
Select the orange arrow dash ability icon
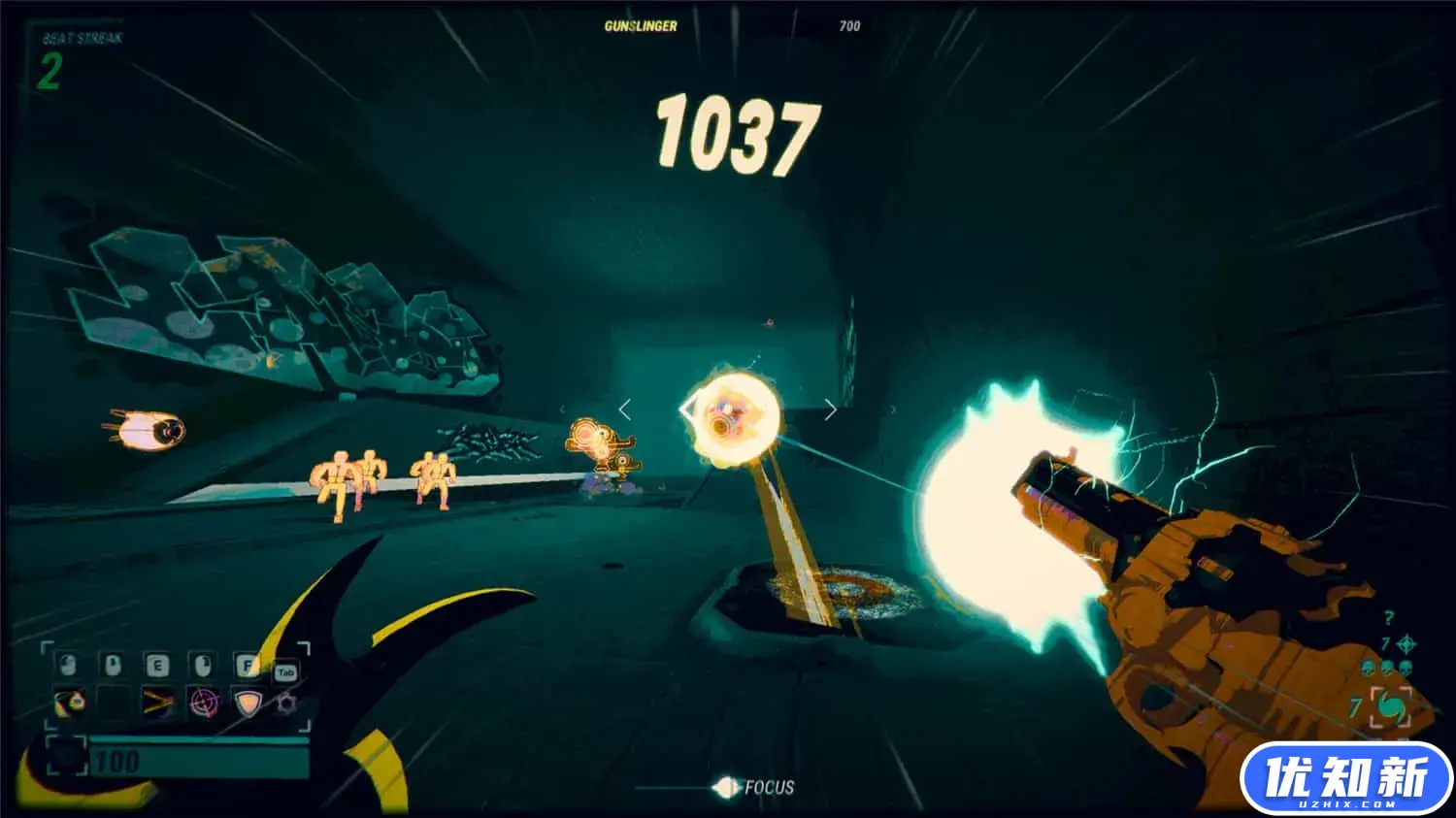coord(157,702)
